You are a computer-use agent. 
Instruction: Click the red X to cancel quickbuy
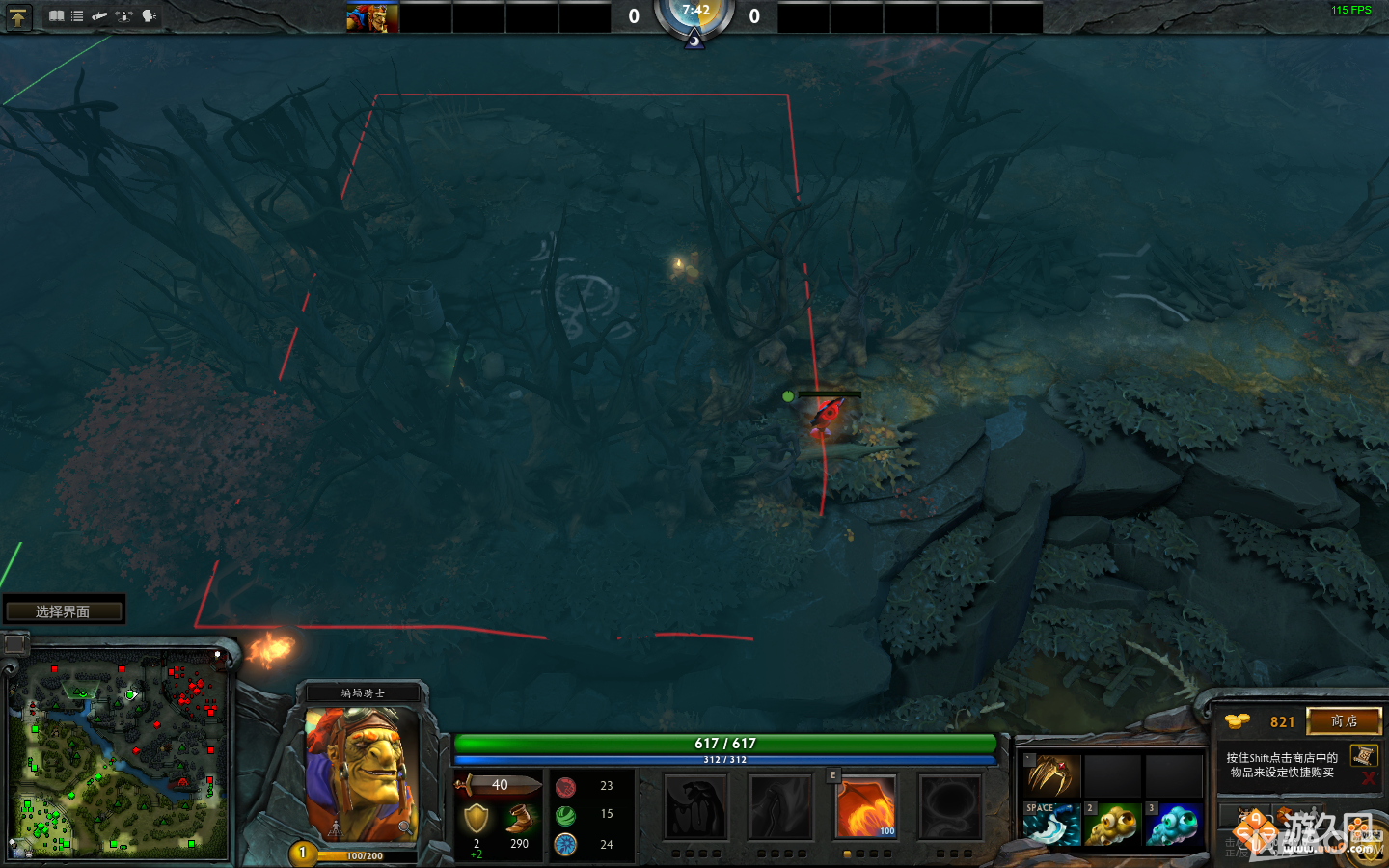(1368, 778)
